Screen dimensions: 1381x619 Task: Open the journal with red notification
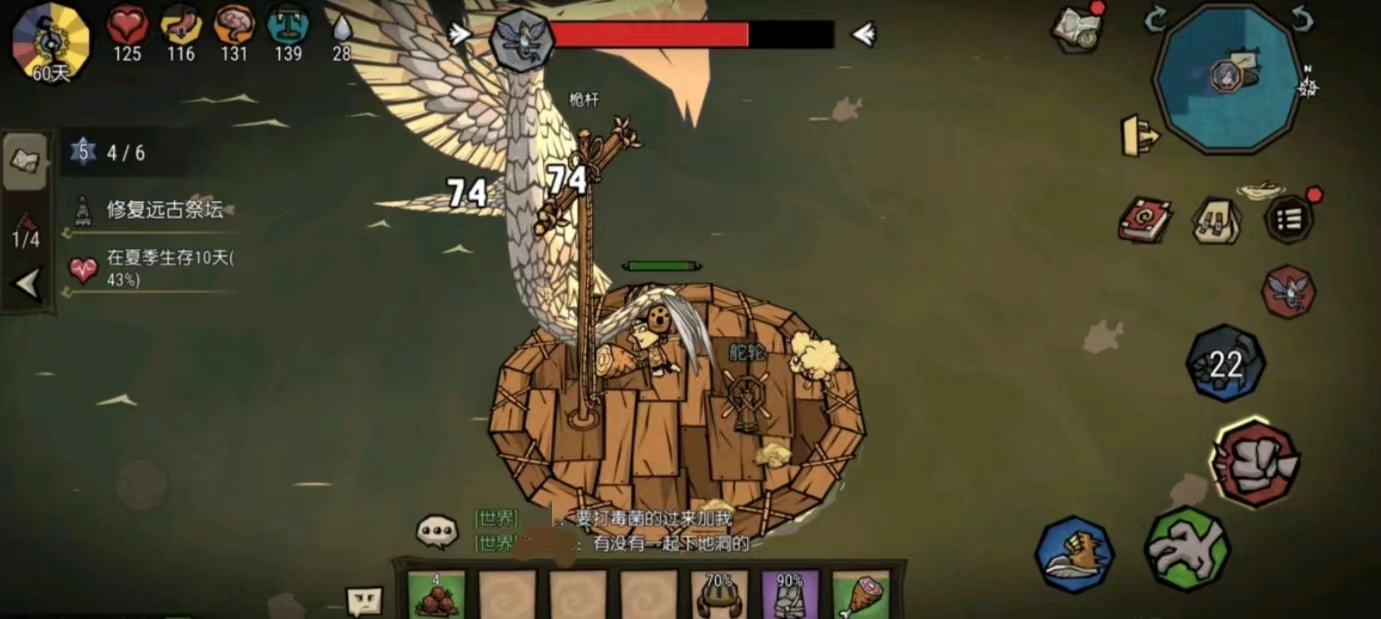(x=1076, y=28)
